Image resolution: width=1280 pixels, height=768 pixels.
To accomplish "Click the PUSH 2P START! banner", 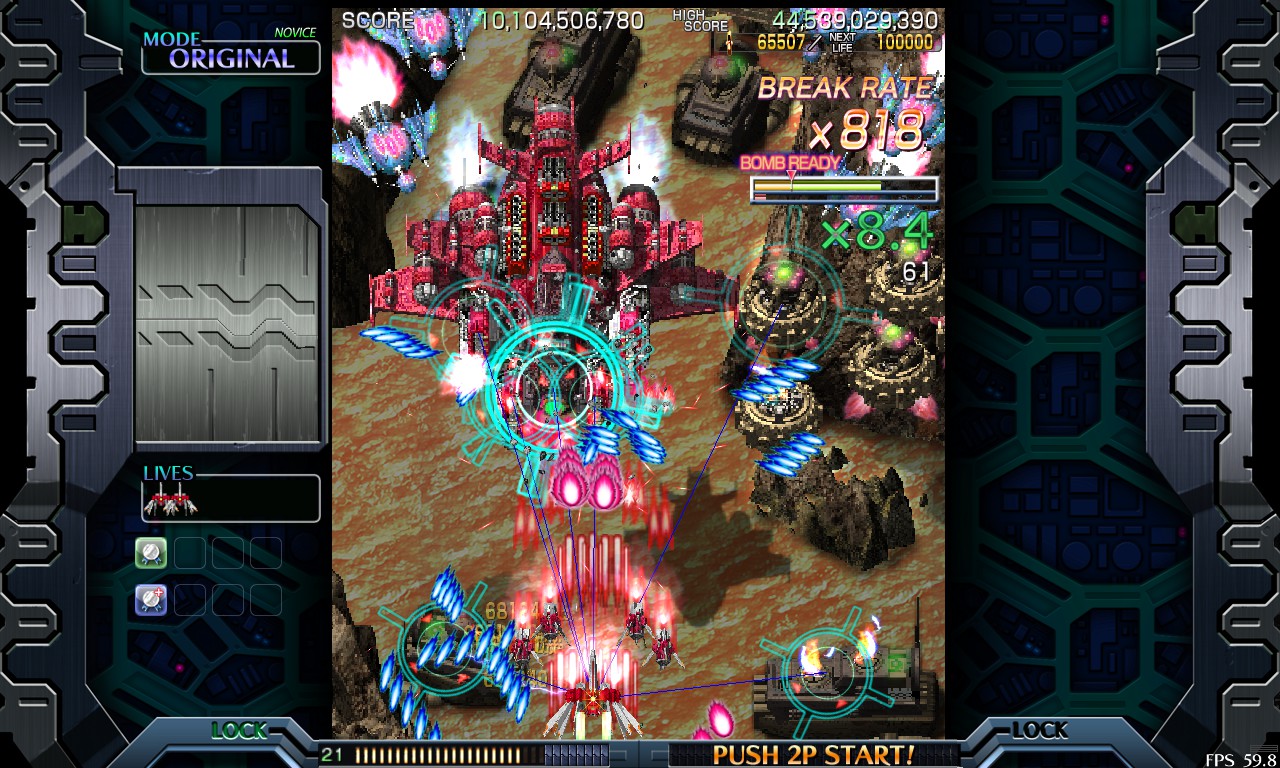I will (812, 754).
